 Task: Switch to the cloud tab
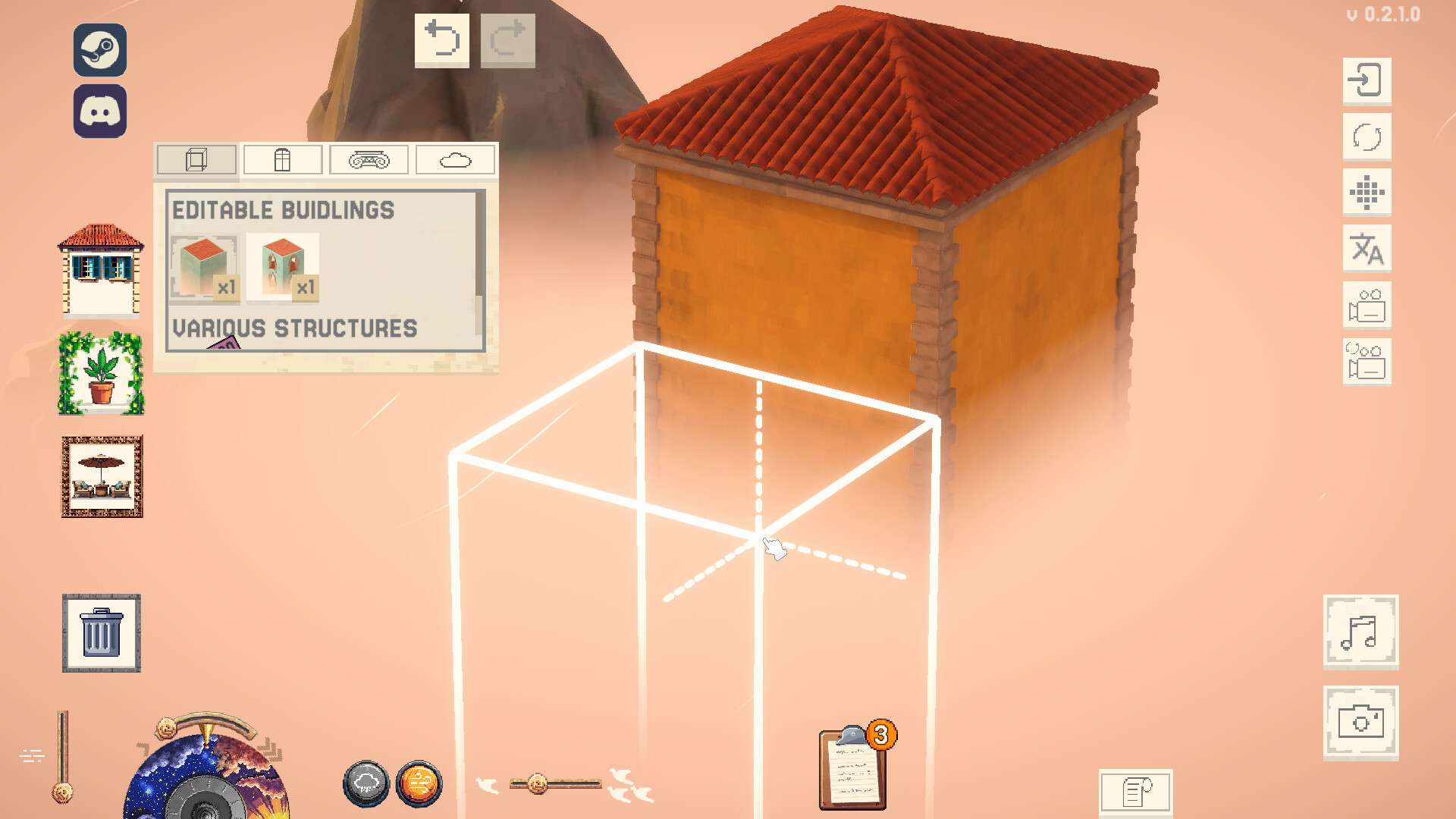[x=455, y=160]
